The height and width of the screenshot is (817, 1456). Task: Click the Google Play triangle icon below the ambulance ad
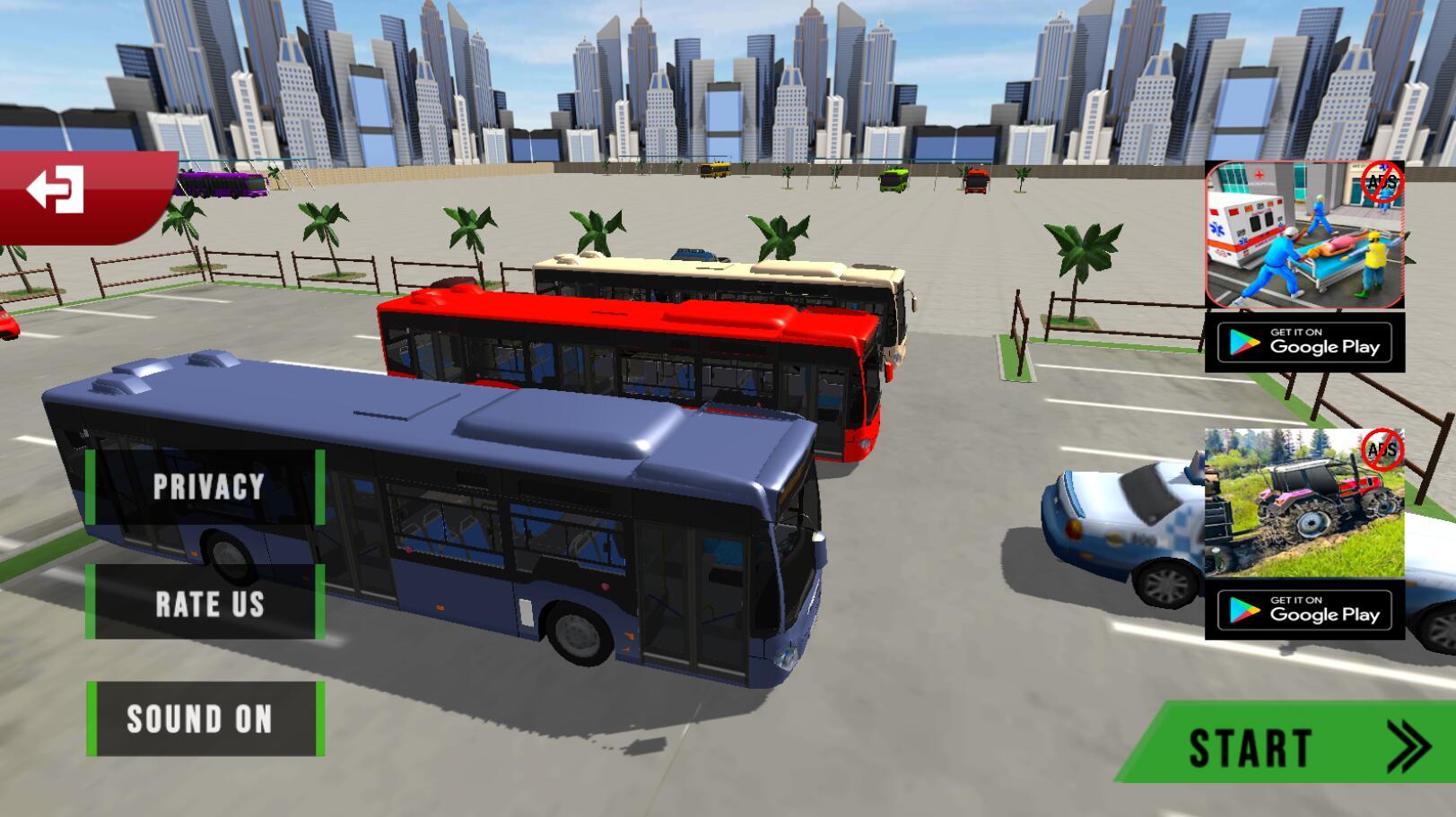pyautogui.click(x=1242, y=343)
